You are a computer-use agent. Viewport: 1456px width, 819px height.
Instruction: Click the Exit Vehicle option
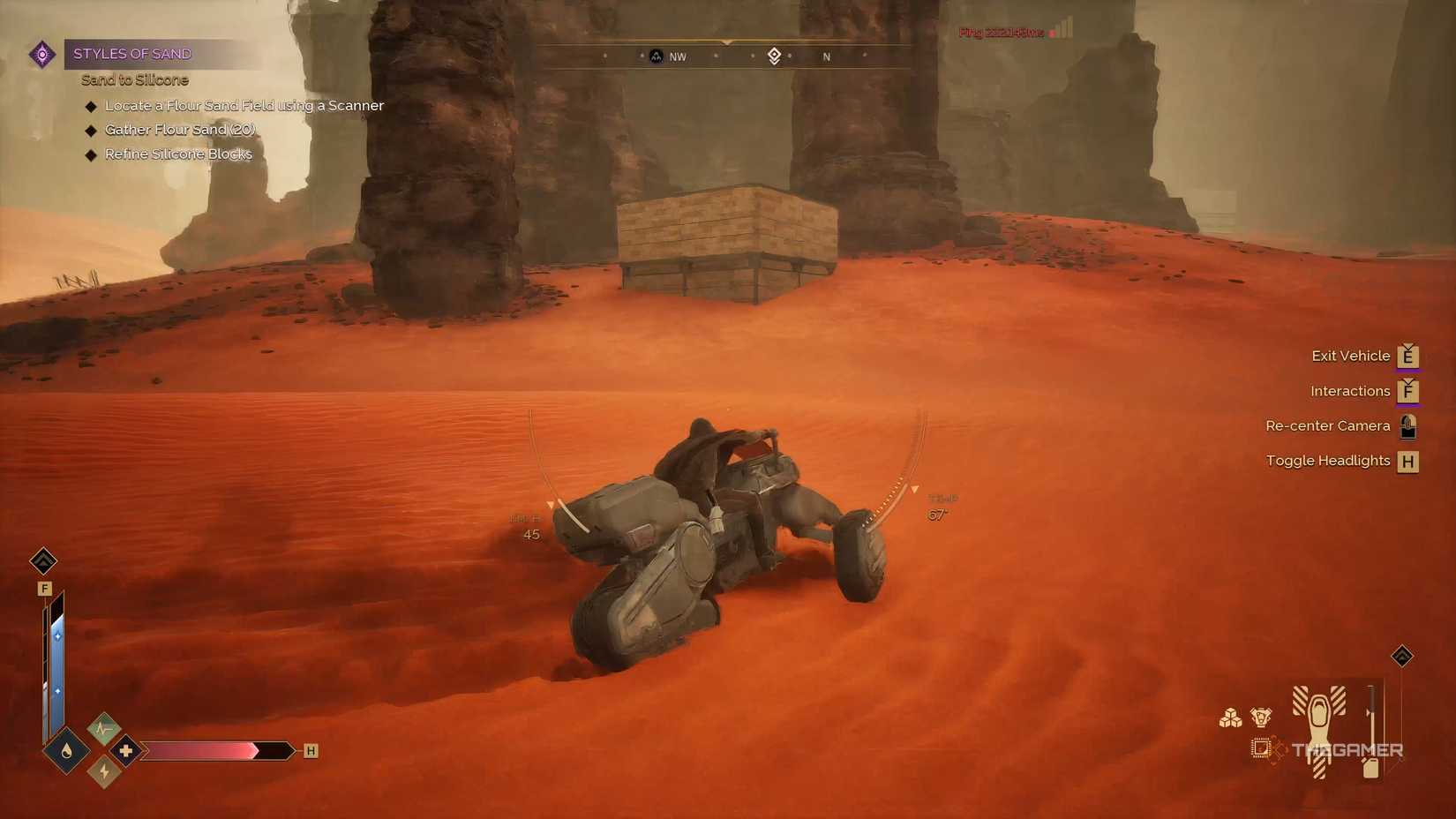(1351, 356)
